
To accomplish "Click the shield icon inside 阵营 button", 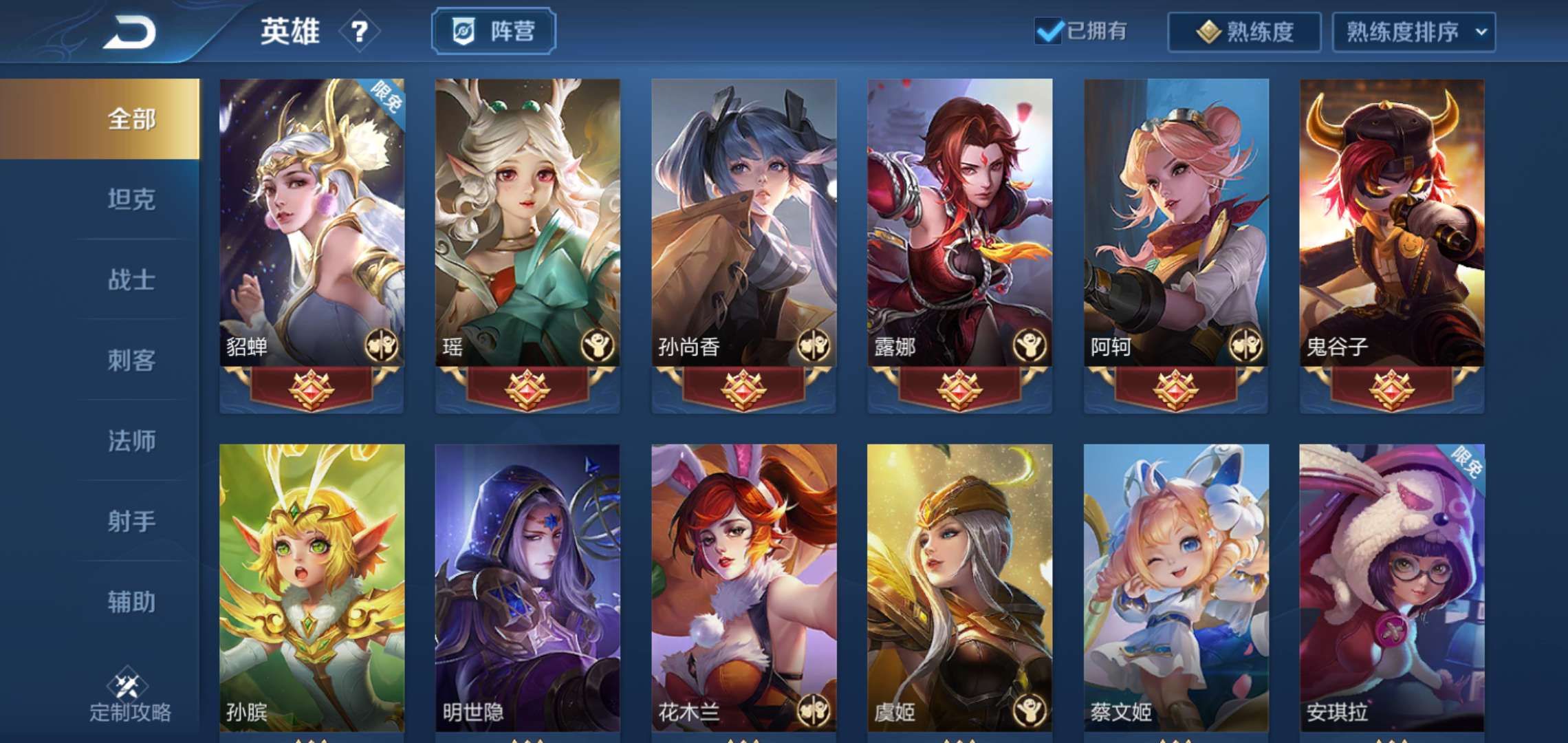I will coord(462,30).
